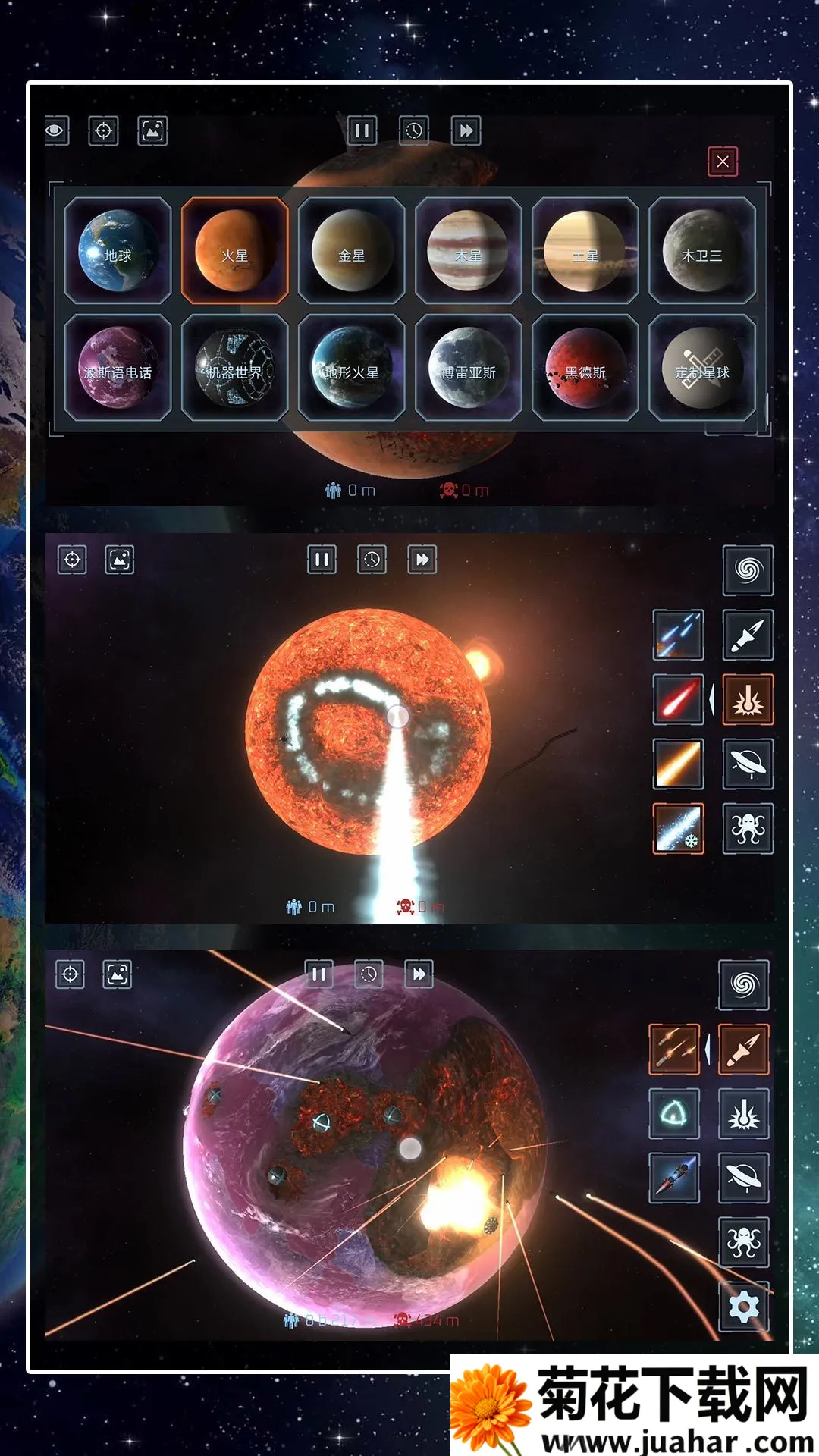Select the 博雷亚斯 planet tile

point(468,368)
